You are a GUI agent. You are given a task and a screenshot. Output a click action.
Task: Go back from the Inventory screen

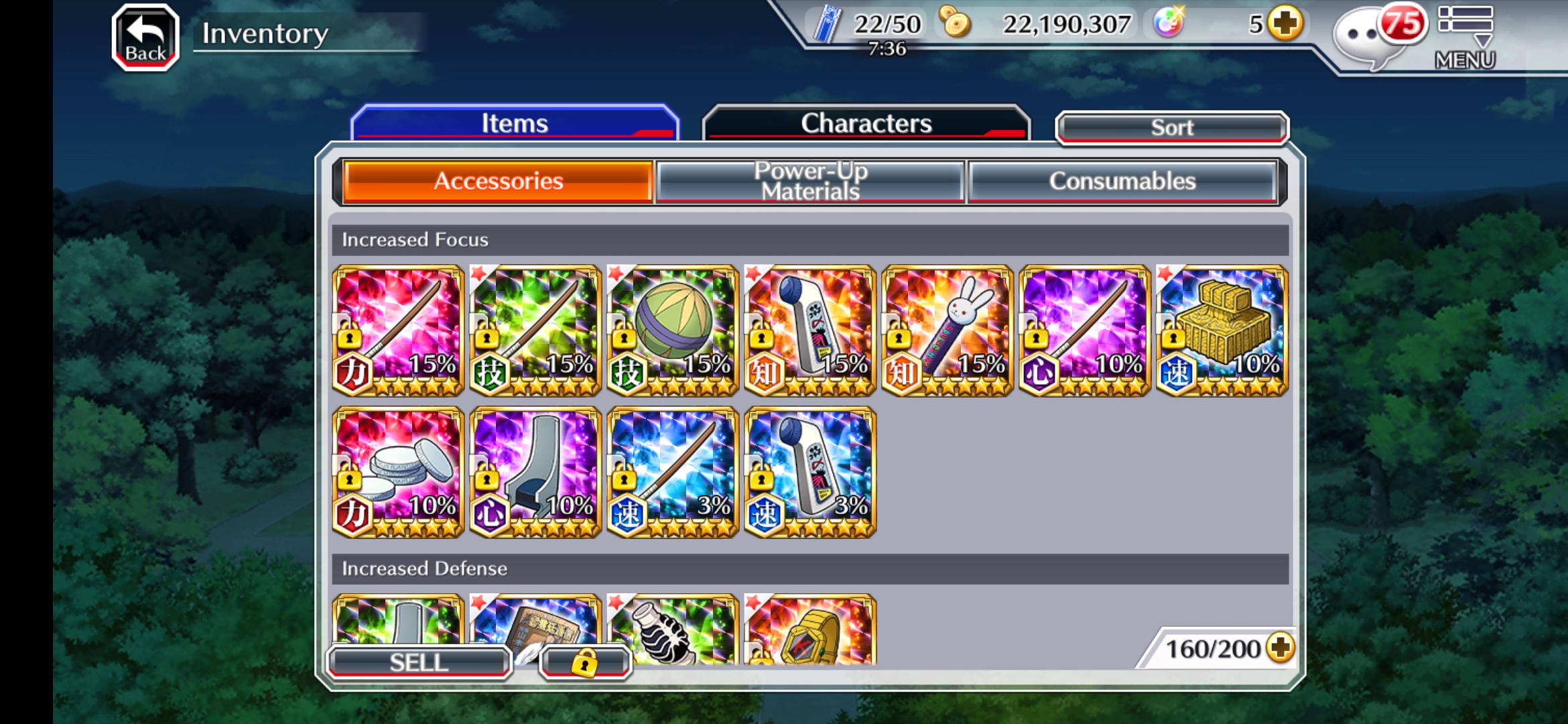[145, 38]
